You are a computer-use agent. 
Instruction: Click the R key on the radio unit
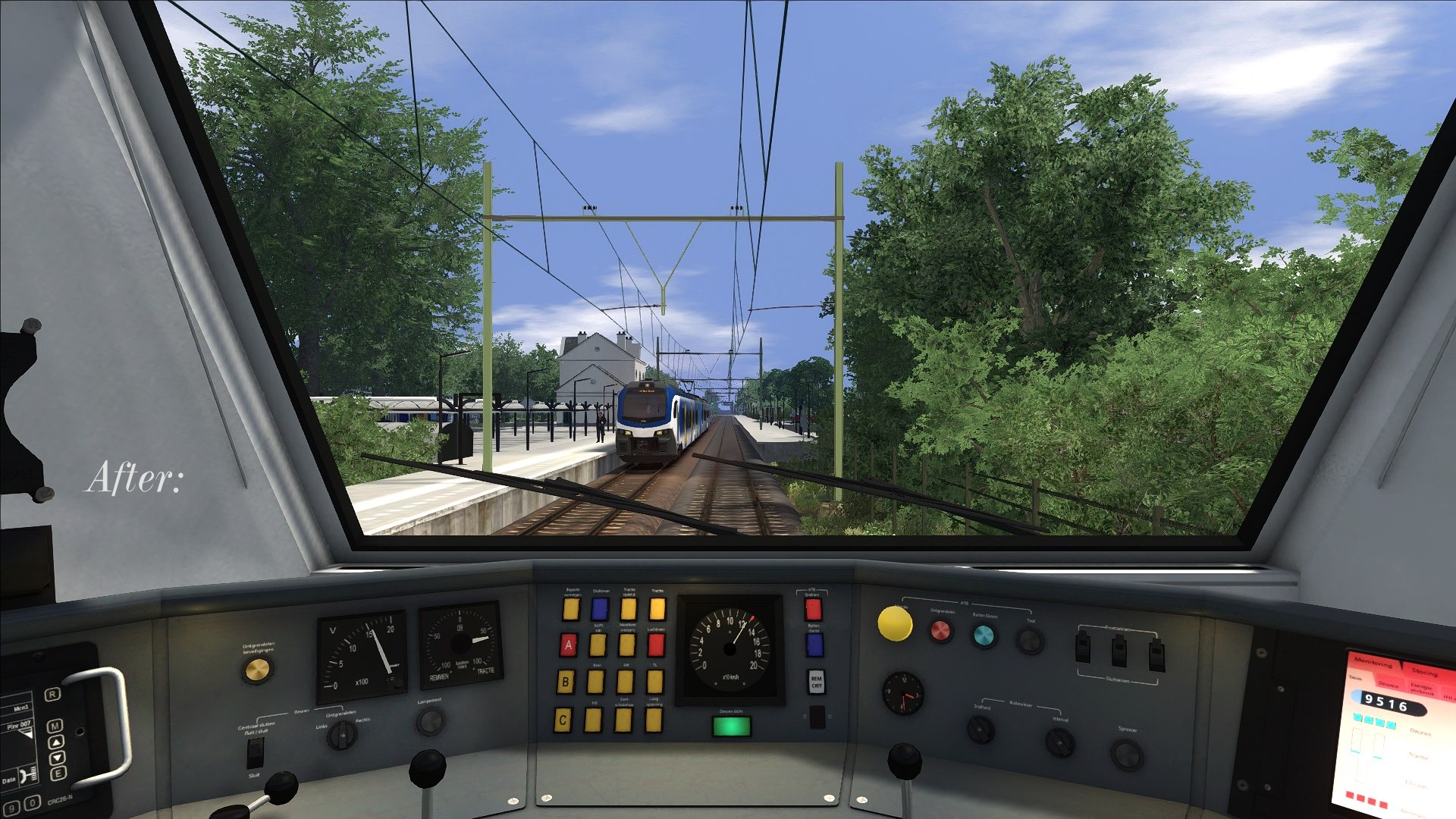point(52,695)
